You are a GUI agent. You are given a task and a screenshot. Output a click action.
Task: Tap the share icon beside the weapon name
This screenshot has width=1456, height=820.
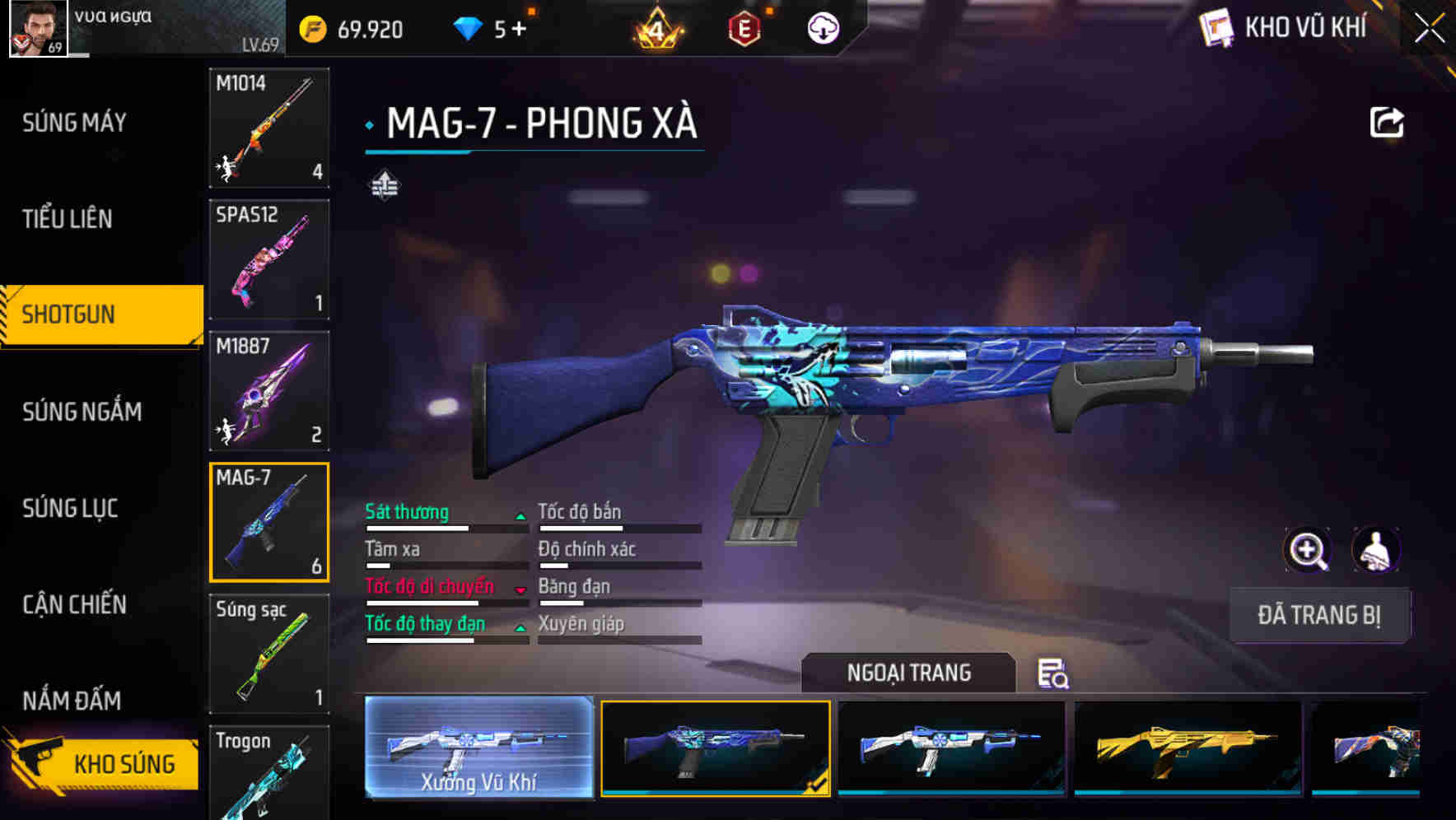point(1388,121)
